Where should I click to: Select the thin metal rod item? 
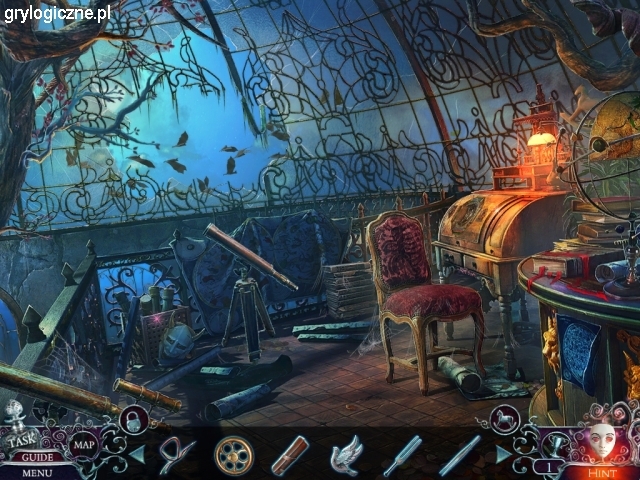tap(459, 455)
